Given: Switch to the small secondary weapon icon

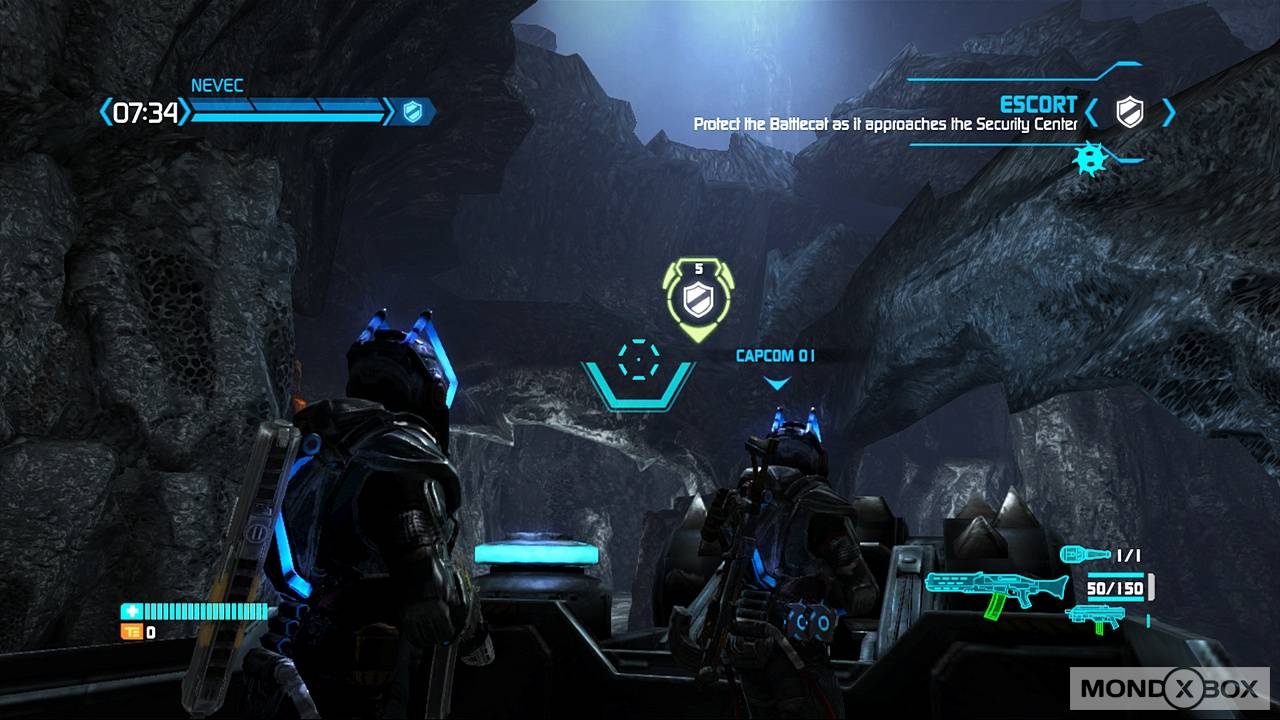Looking at the screenshot, I should click(x=1096, y=617).
